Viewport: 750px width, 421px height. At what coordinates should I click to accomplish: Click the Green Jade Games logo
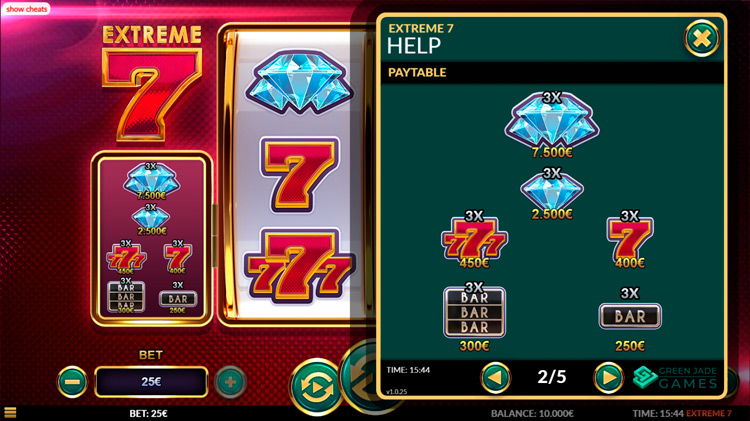(x=676, y=377)
